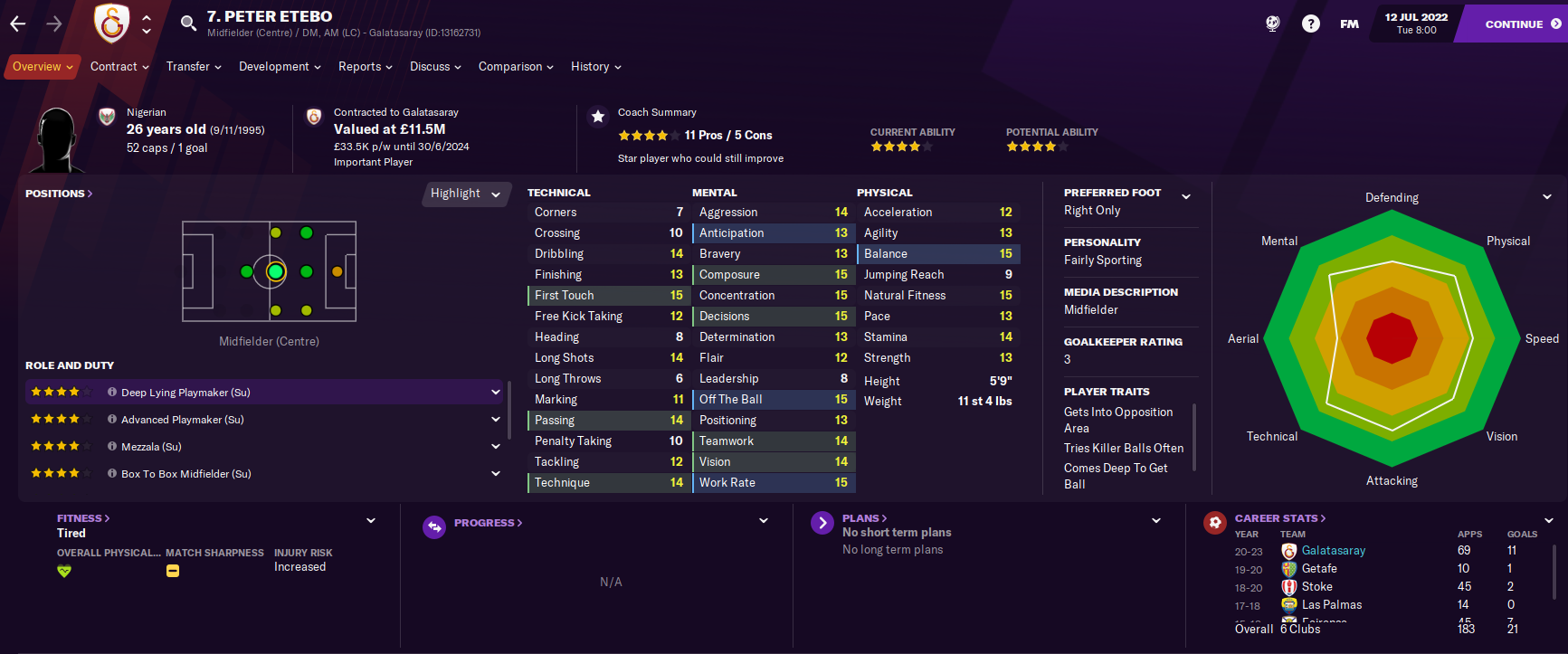Click the search magnifying glass icon
The height and width of the screenshot is (654, 1568).
tap(188, 24)
